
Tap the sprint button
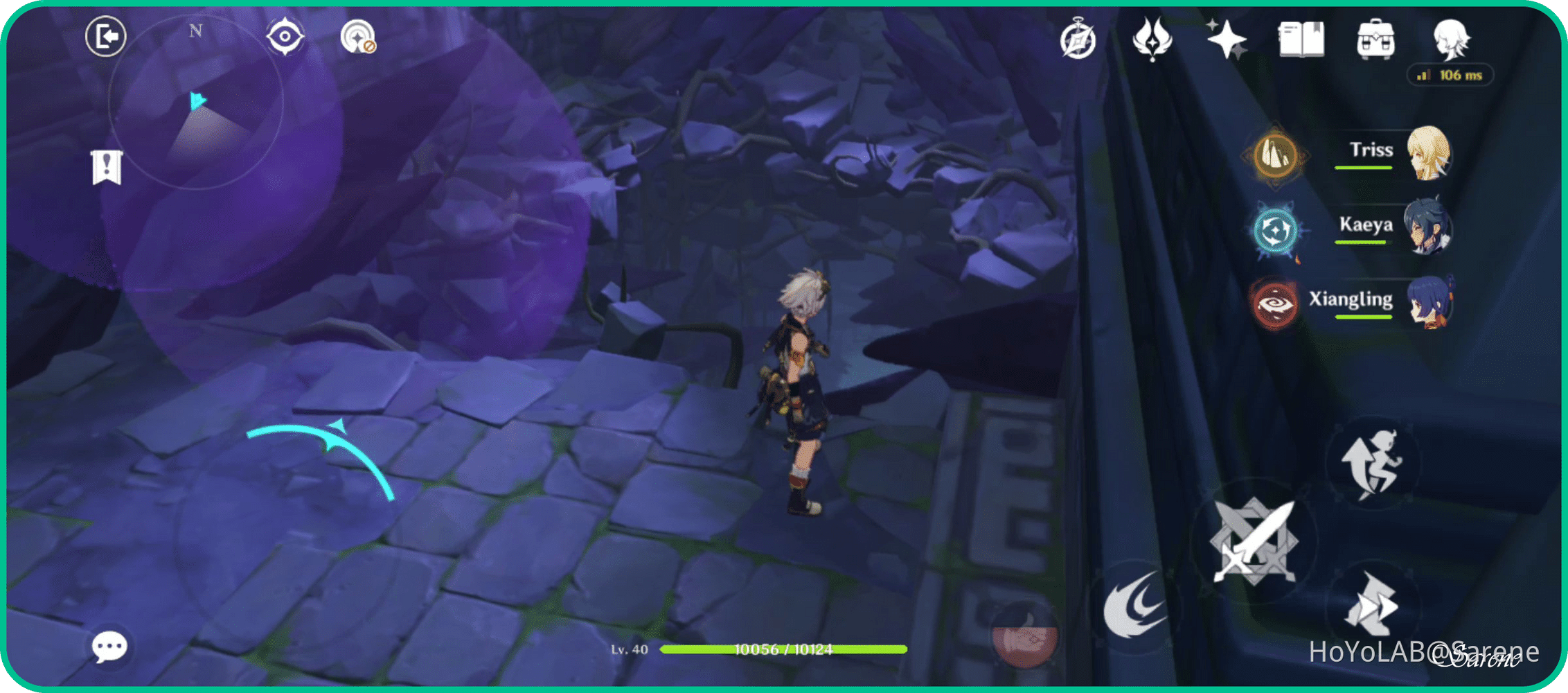1373,466
